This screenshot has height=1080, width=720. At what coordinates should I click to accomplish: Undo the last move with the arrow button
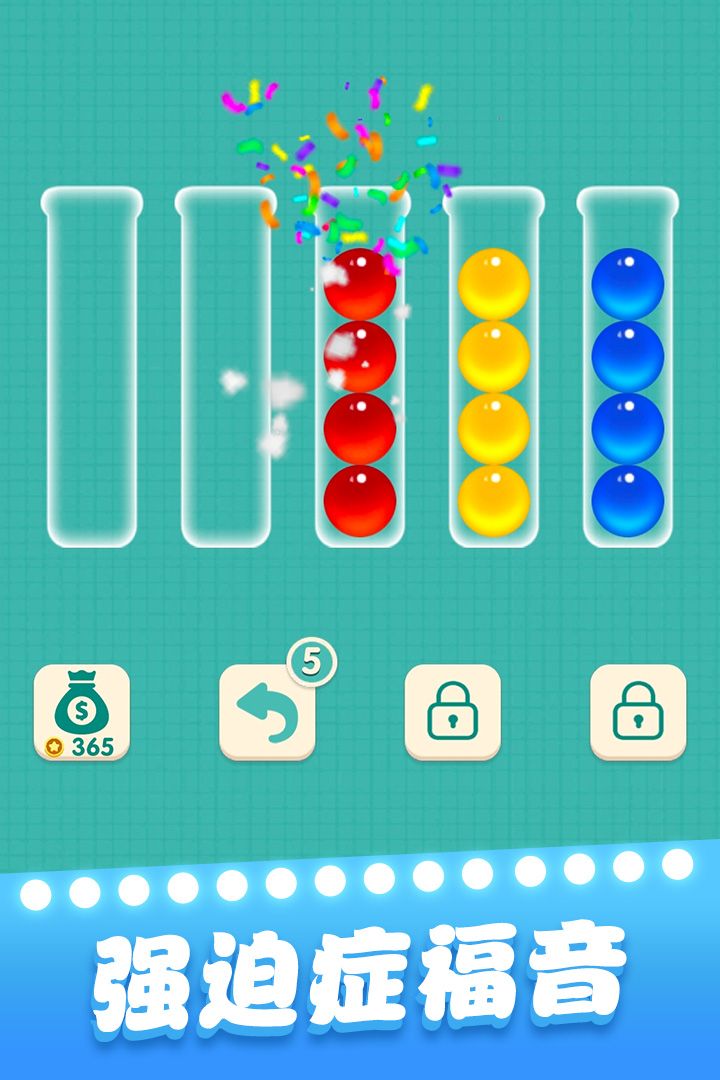pyautogui.click(x=267, y=712)
